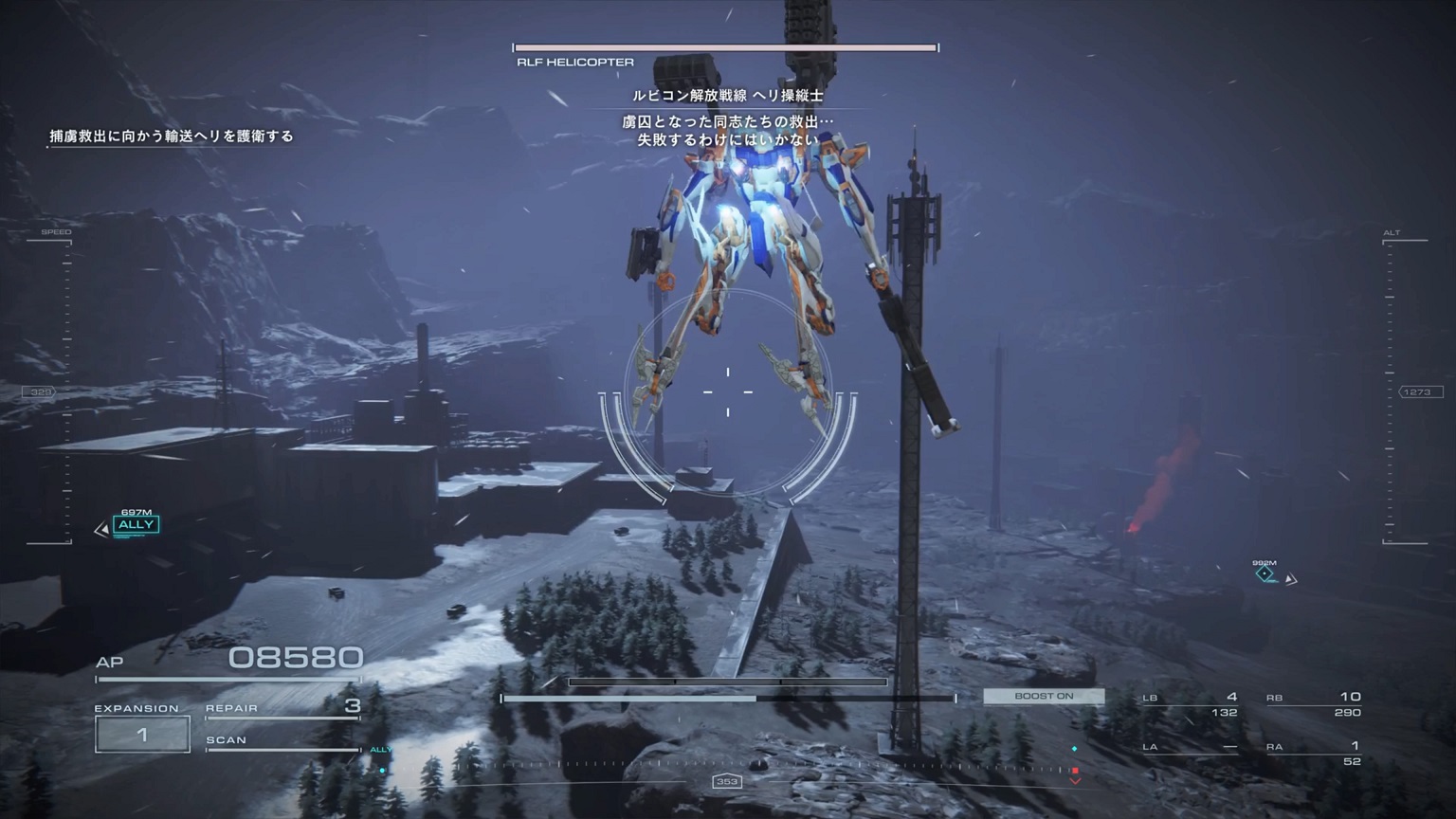
Task: Click the diamond waypoint marker at 992M
Action: pyautogui.click(x=1265, y=573)
